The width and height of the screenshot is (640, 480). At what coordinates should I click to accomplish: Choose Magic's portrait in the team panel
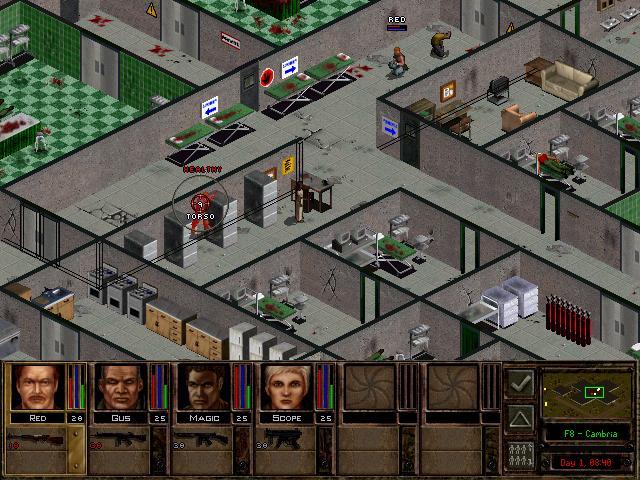[204, 387]
